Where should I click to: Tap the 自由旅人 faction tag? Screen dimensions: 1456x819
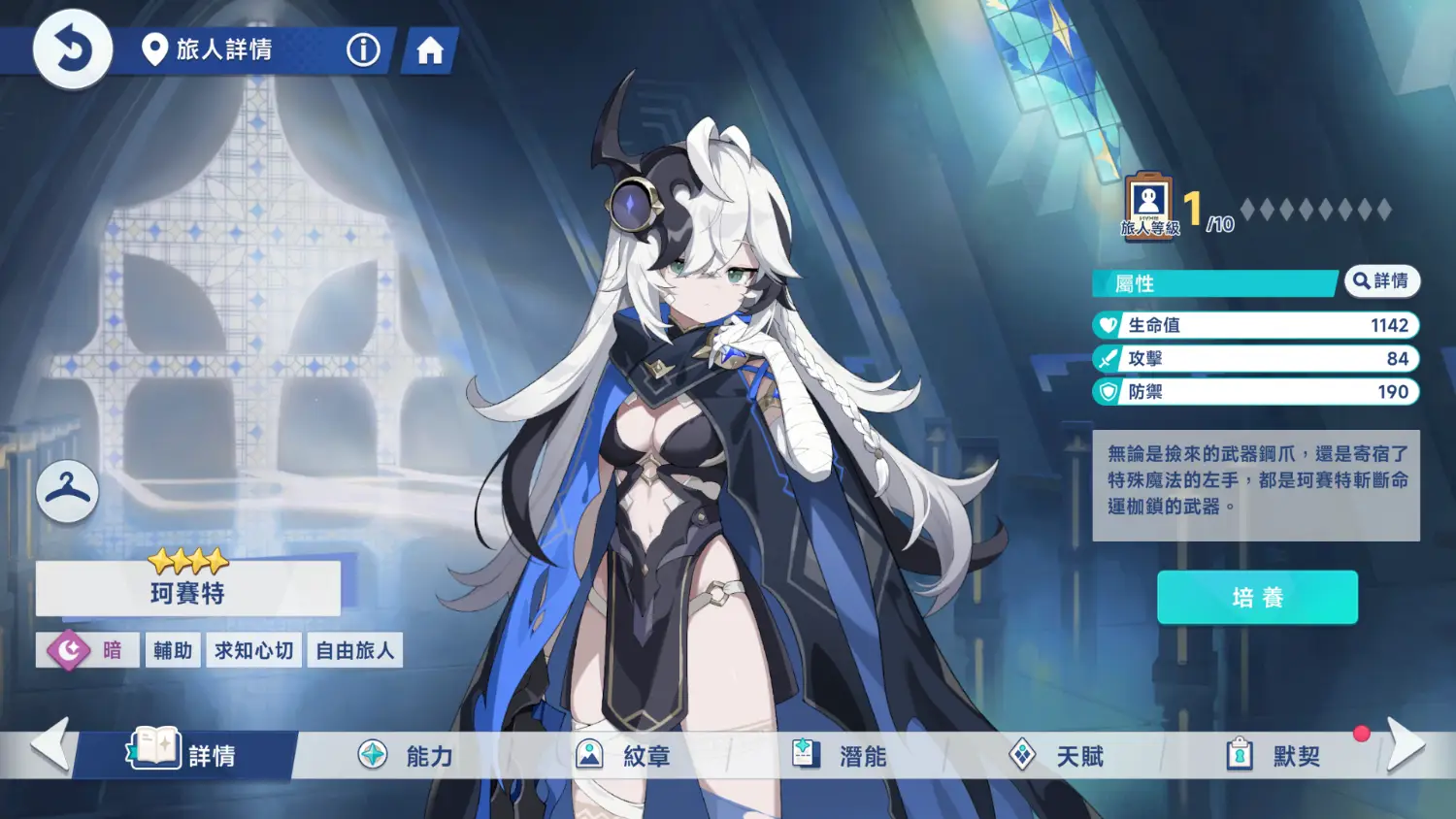[355, 650]
